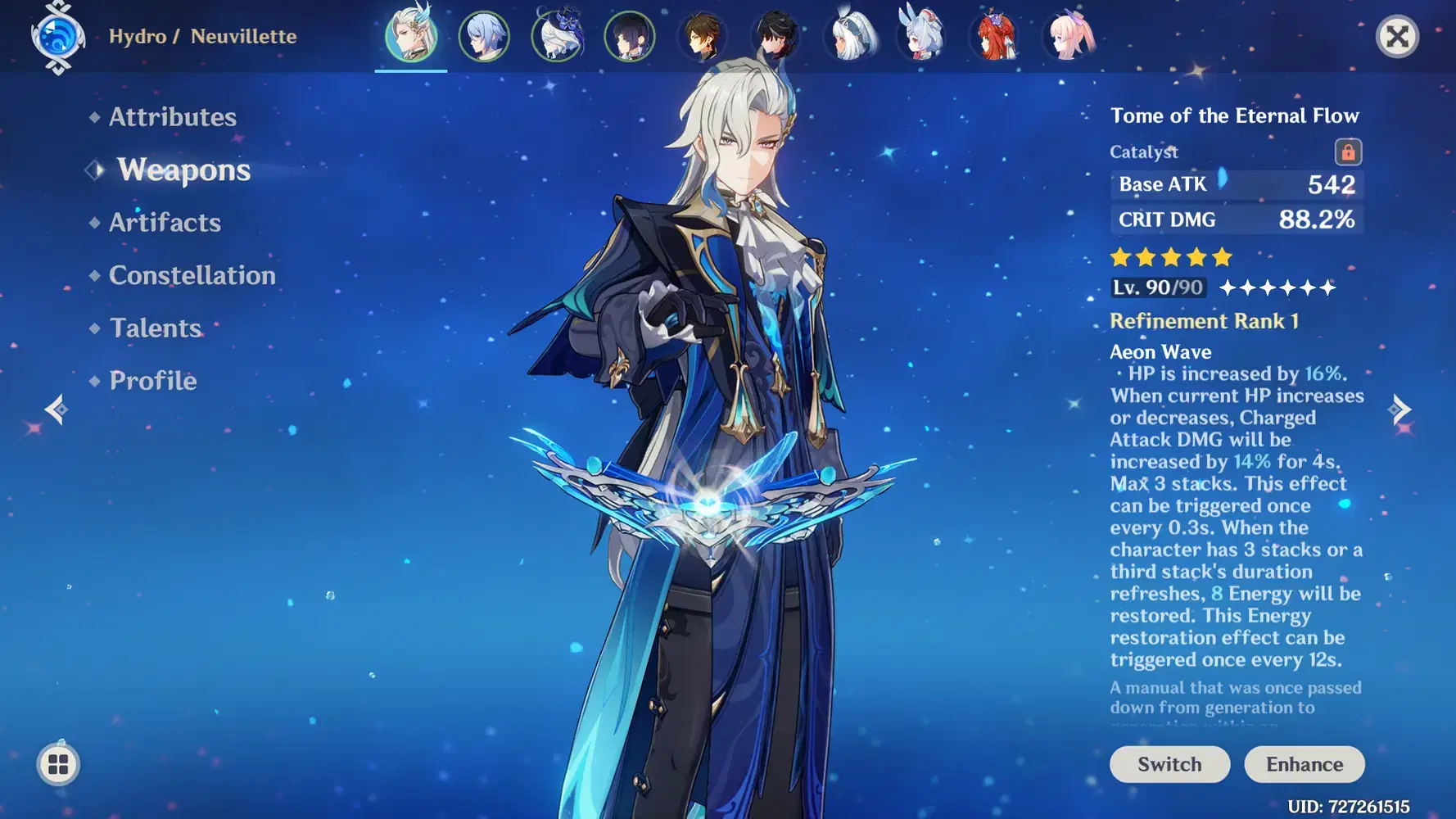
Task: Select the white-haired rabbit-ears character avatar
Action: [922, 37]
